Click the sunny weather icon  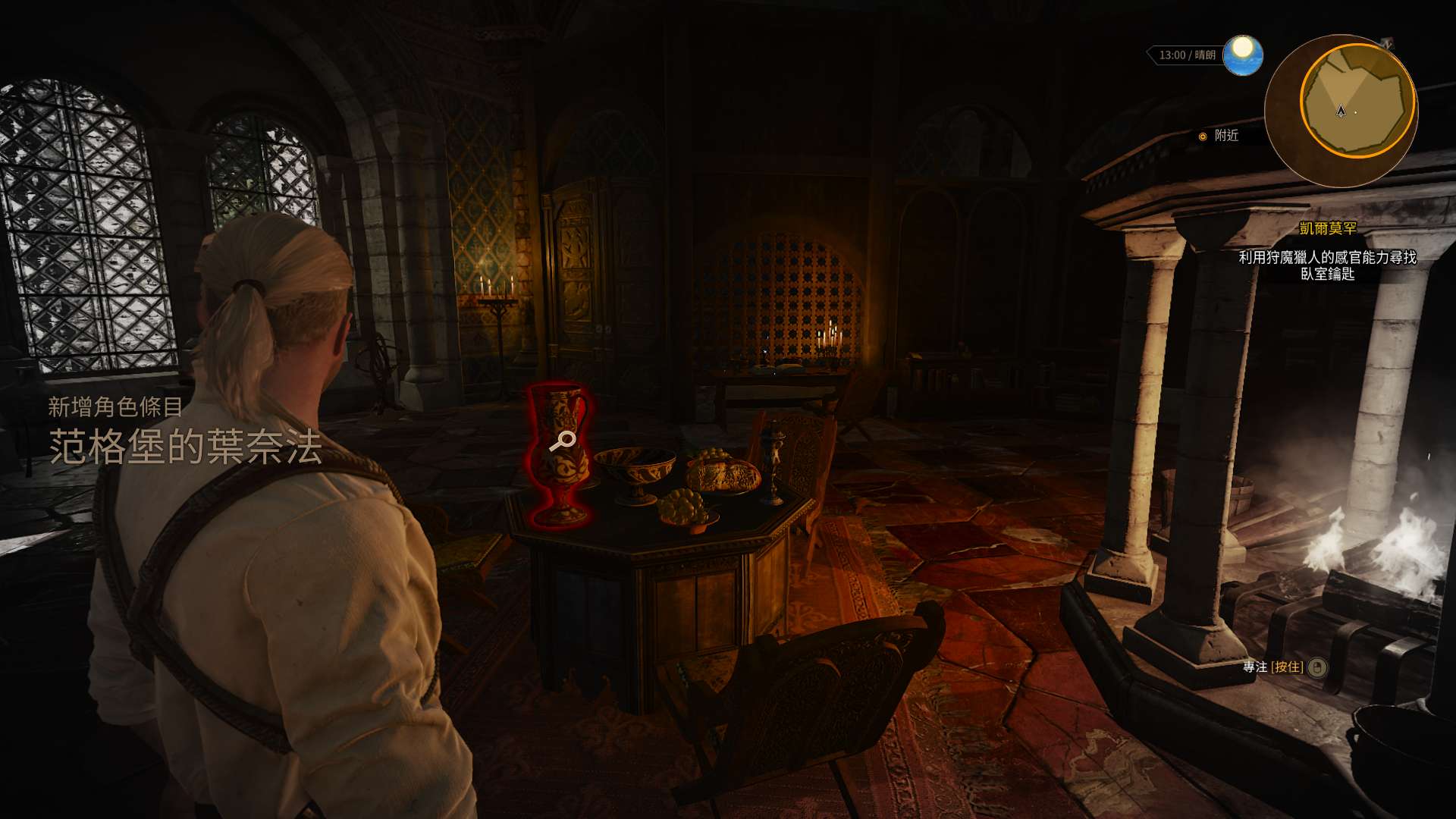(x=1242, y=55)
